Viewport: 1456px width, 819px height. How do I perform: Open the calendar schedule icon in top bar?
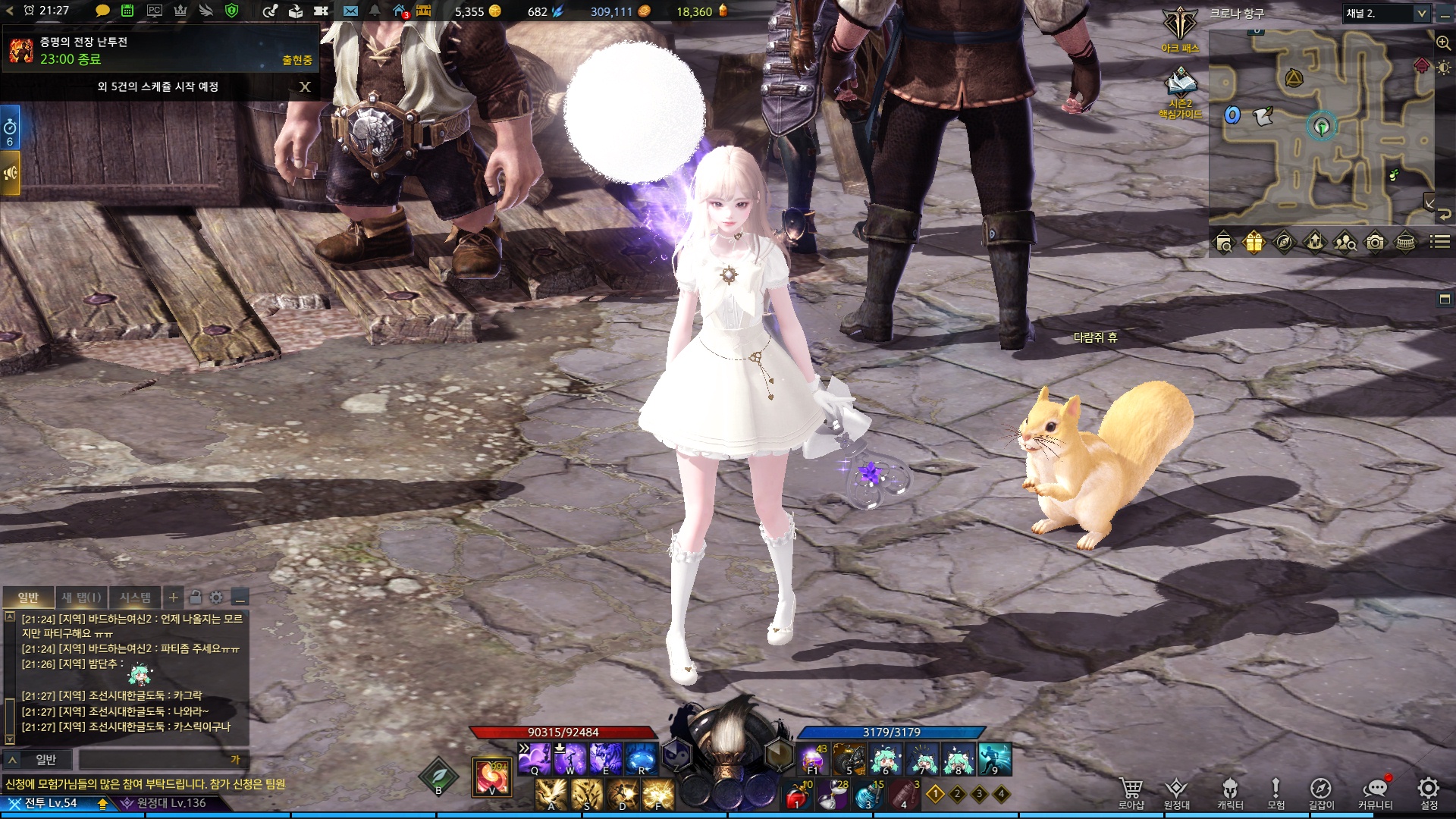pos(127,11)
